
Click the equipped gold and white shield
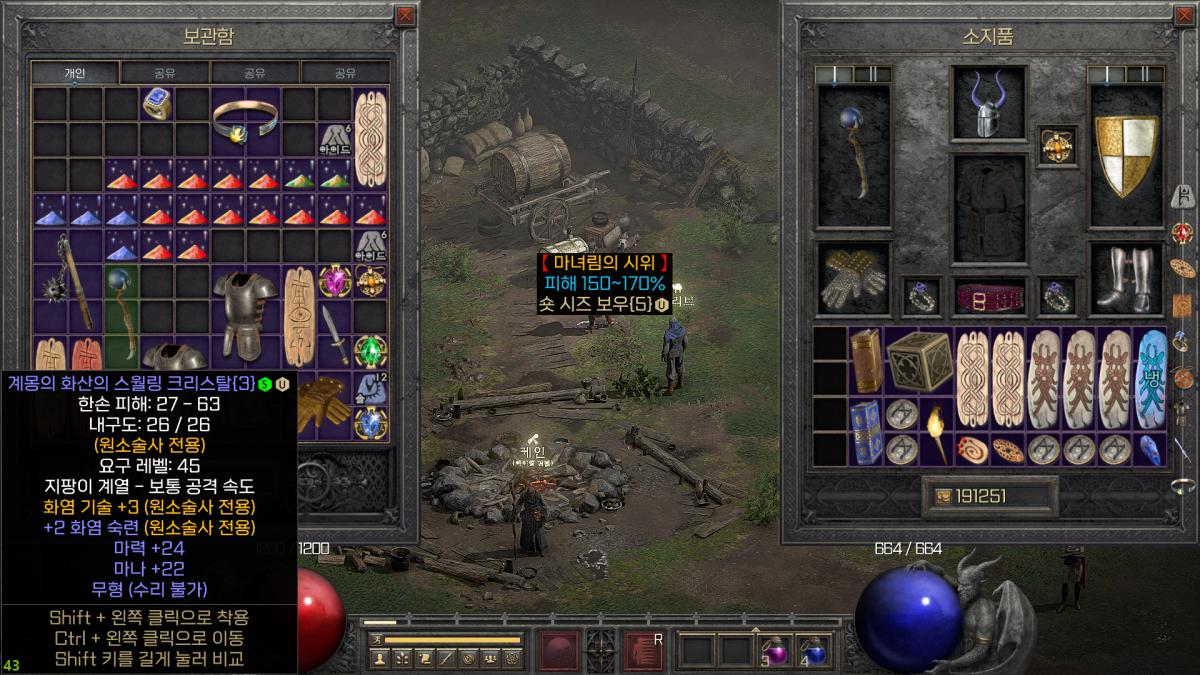pyautogui.click(x=1126, y=157)
